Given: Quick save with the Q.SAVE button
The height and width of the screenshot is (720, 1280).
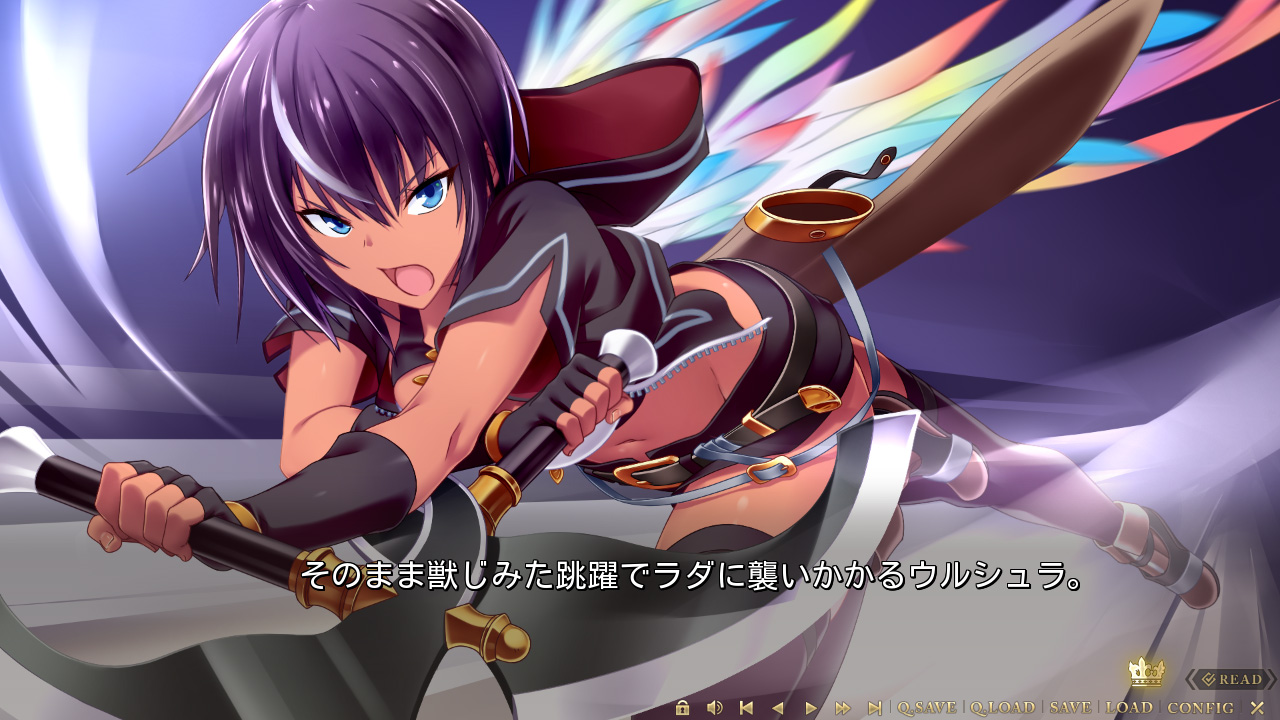Looking at the screenshot, I should 926,708.
